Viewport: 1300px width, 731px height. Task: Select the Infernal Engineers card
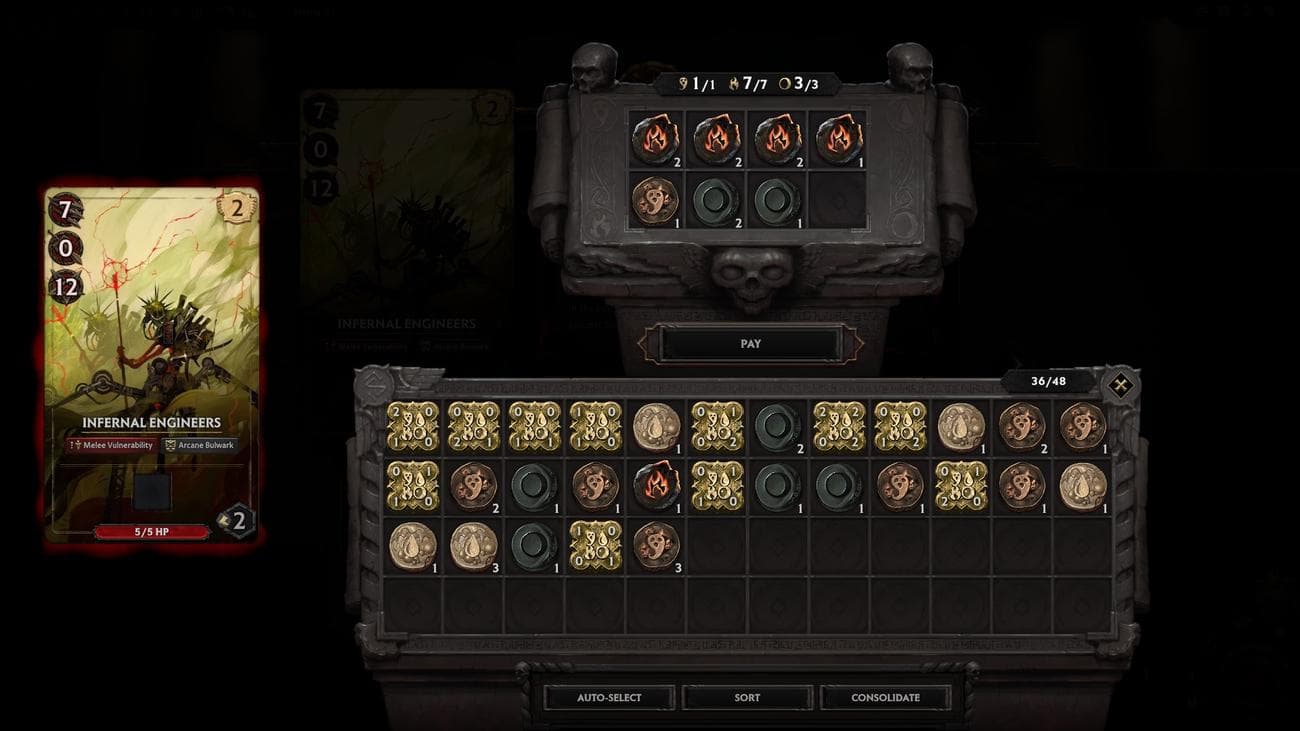[x=152, y=365]
